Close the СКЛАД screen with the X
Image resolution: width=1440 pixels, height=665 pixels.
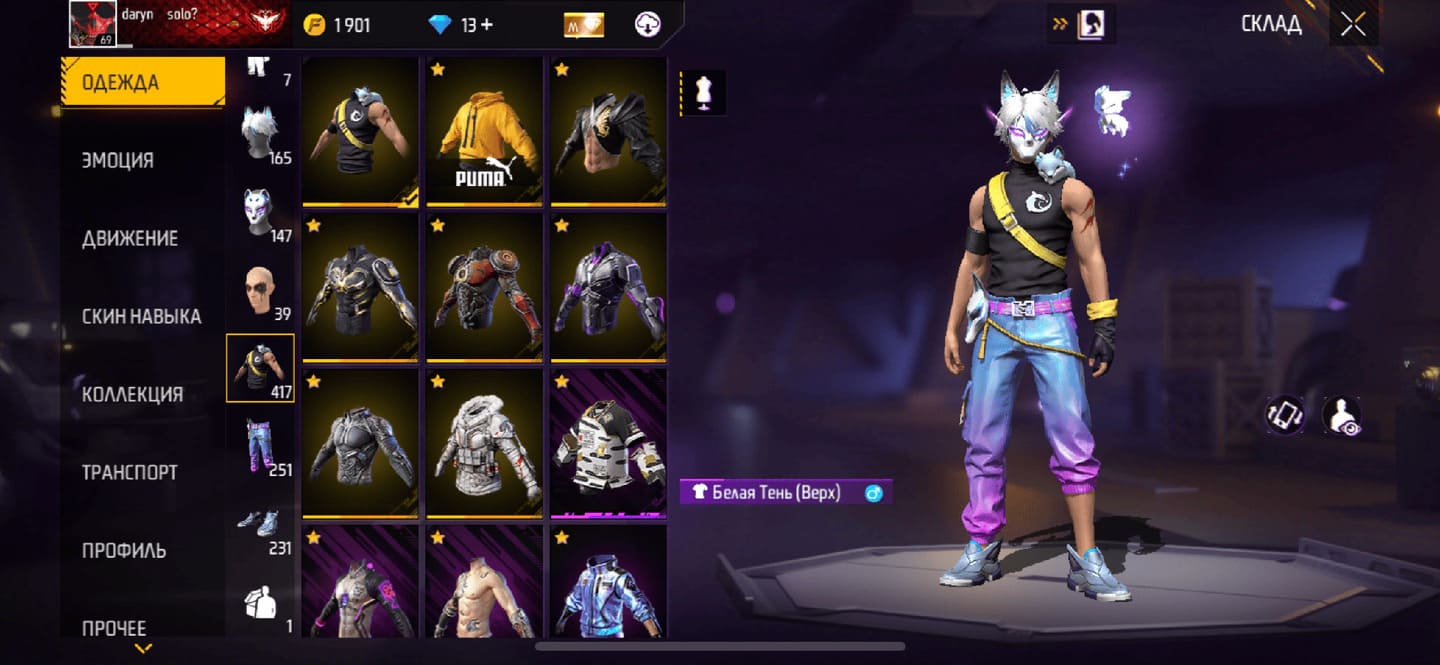(x=1353, y=25)
